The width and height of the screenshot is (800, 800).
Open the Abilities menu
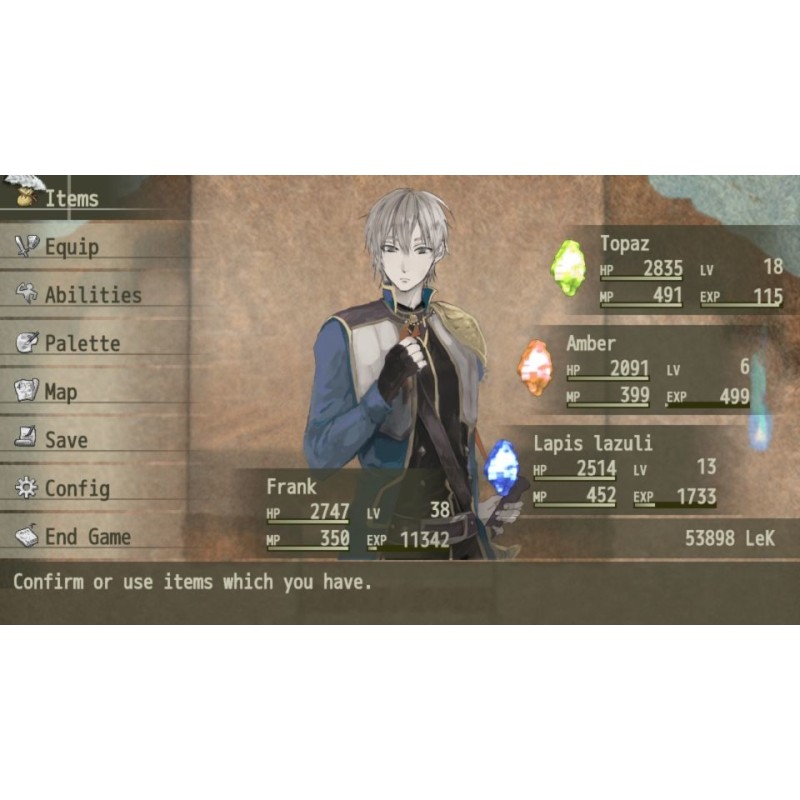tap(92, 295)
